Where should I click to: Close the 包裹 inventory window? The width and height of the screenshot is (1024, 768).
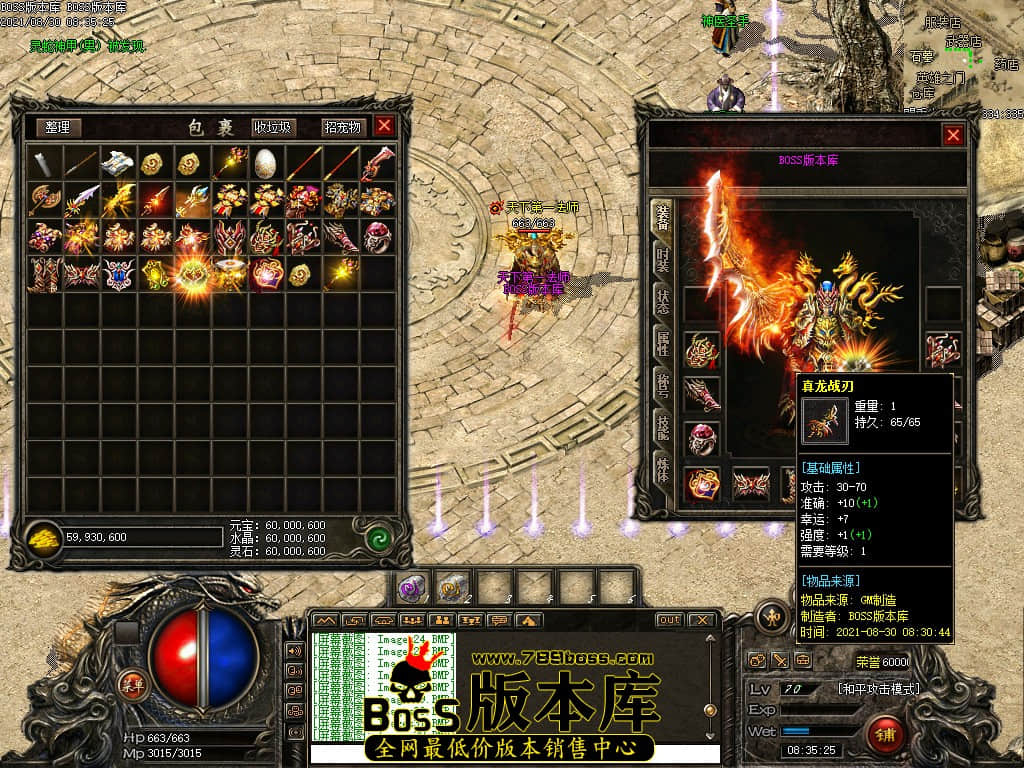pyautogui.click(x=384, y=126)
